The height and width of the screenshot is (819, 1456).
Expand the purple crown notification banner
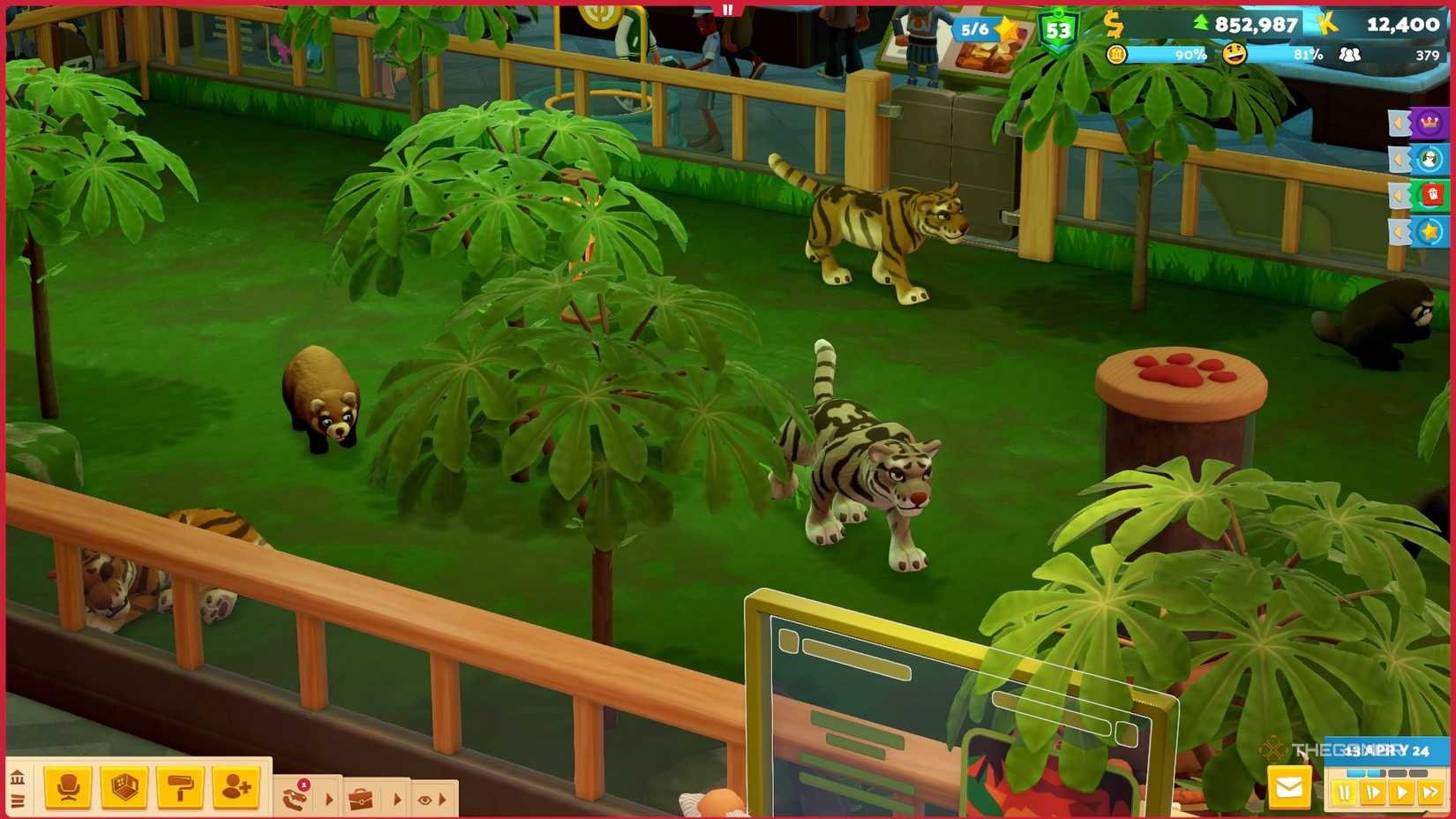[x=1399, y=124]
